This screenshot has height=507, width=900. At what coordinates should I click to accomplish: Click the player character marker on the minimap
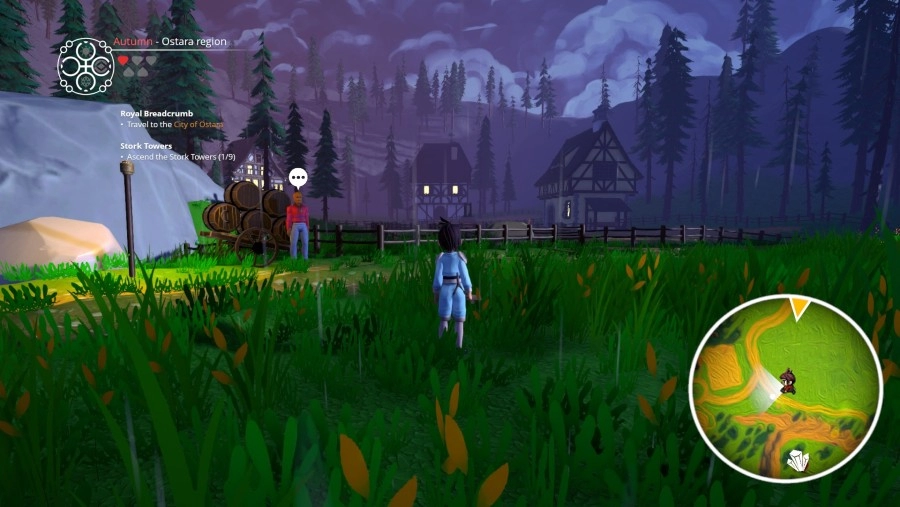point(788,380)
